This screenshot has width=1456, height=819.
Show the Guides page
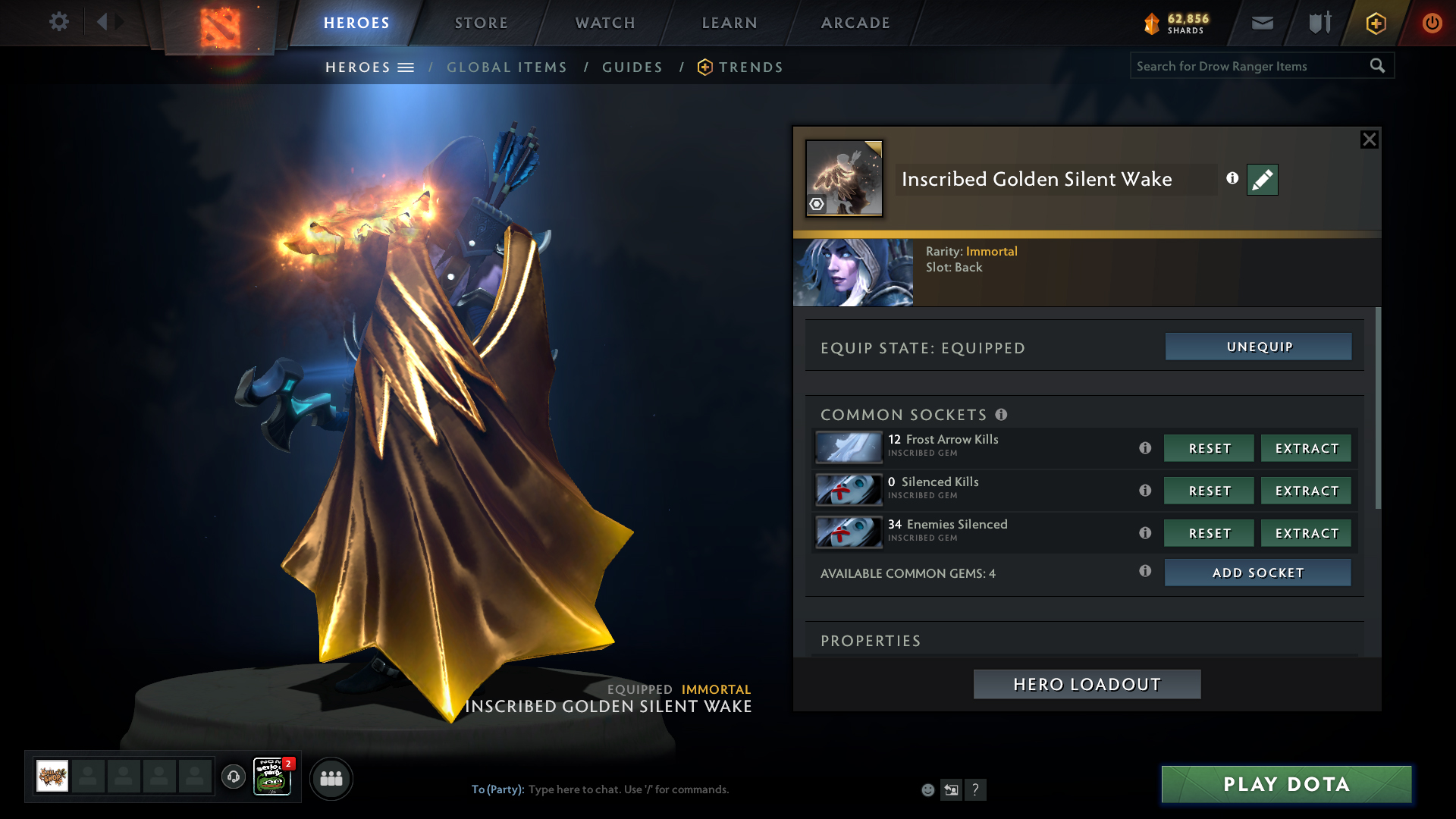click(632, 67)
